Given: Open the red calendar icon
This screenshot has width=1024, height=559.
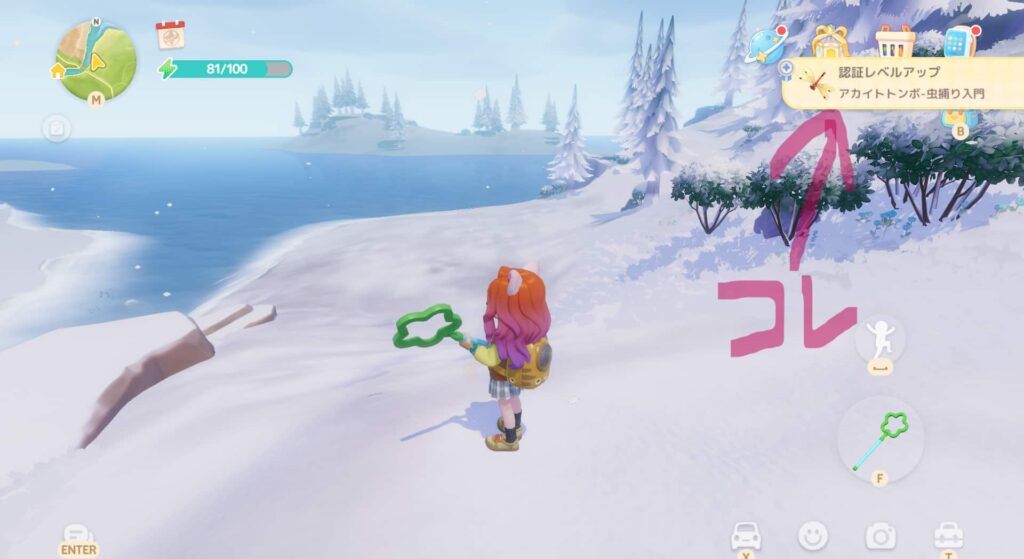Looking at the screenshot, I should [170, 35].
